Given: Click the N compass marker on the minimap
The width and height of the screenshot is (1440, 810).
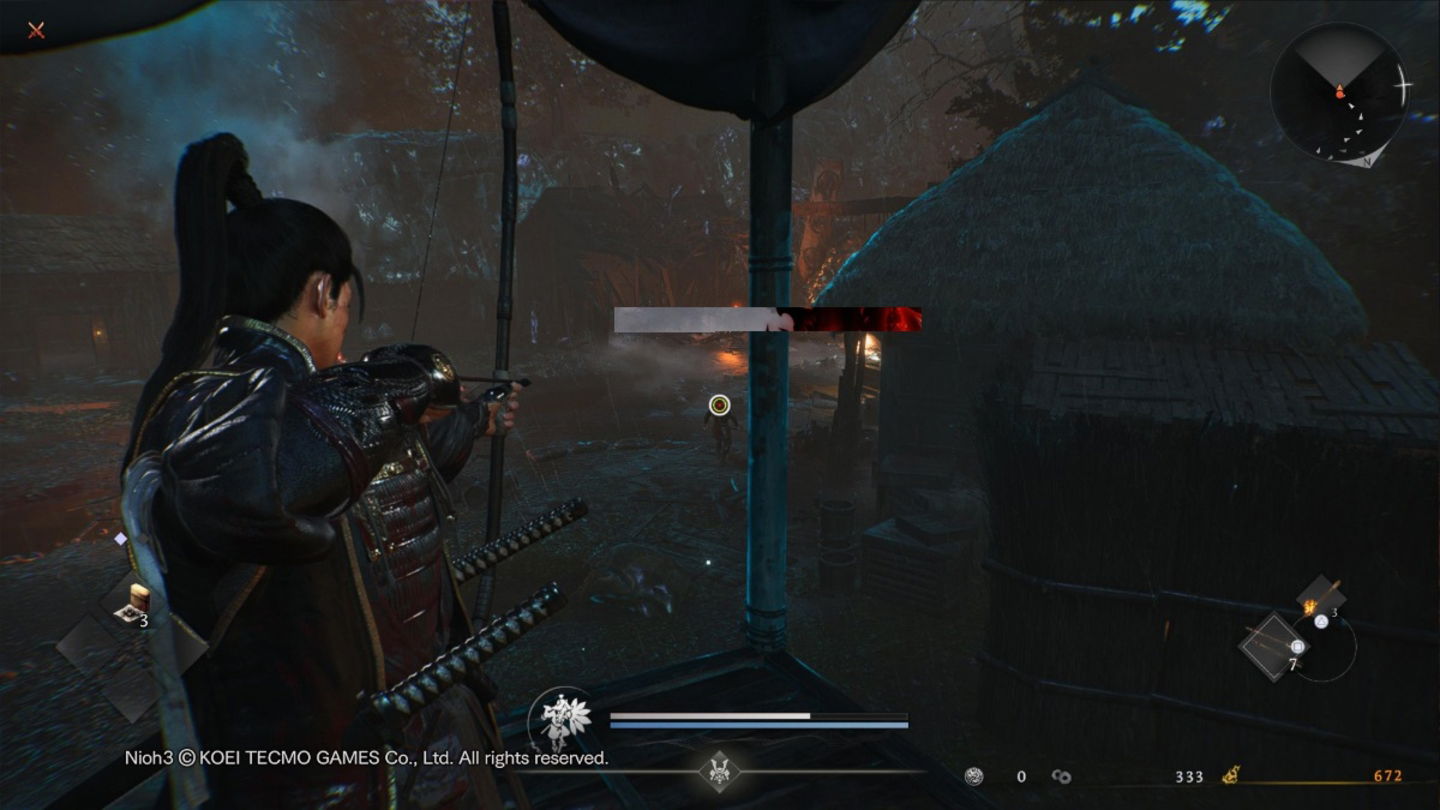Looking at the screenshot, I should [x=1367, y=162].
